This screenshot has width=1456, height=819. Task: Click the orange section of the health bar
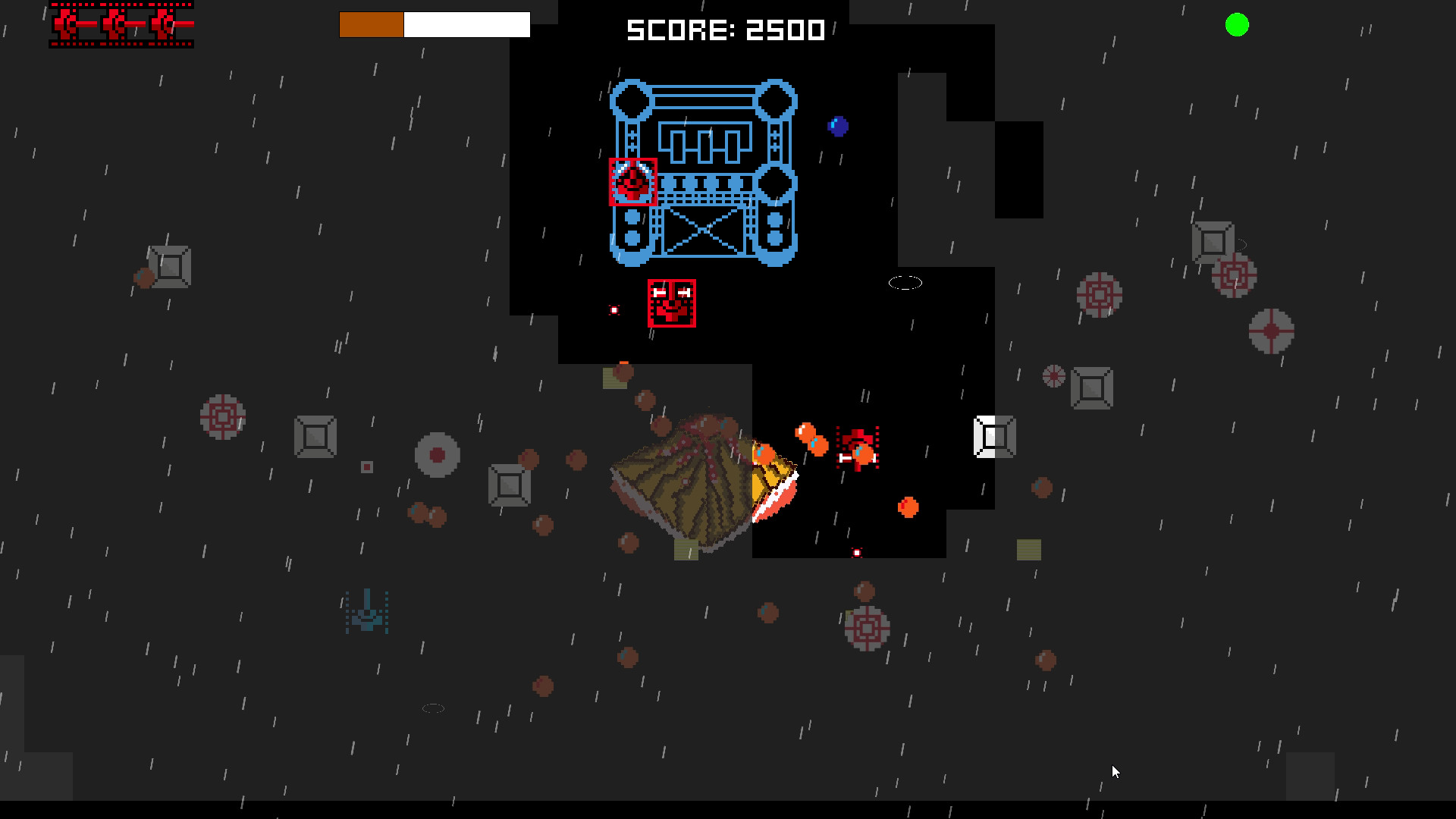(x=372, y=24)
